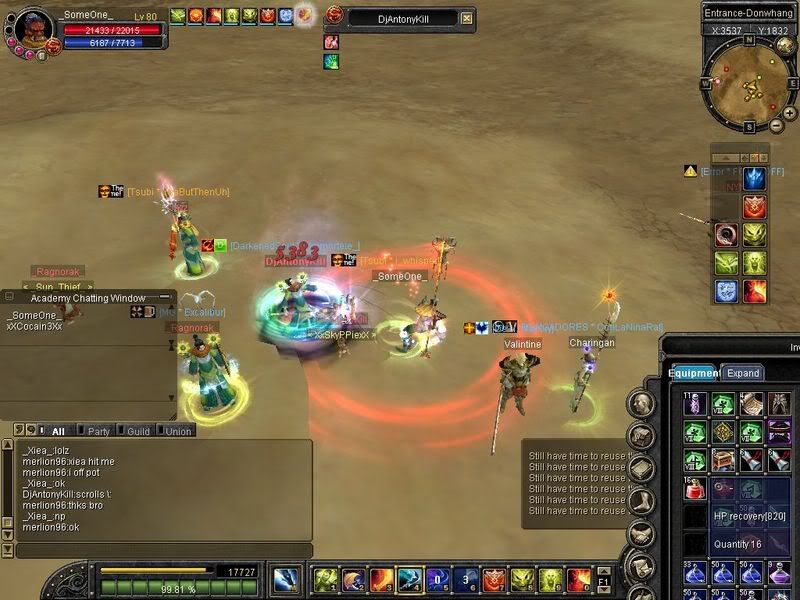Select xXCocain3Xx in the Academy chat window
Image resolution: width=800 pixels, height=600 pixels.
point(35,326)
